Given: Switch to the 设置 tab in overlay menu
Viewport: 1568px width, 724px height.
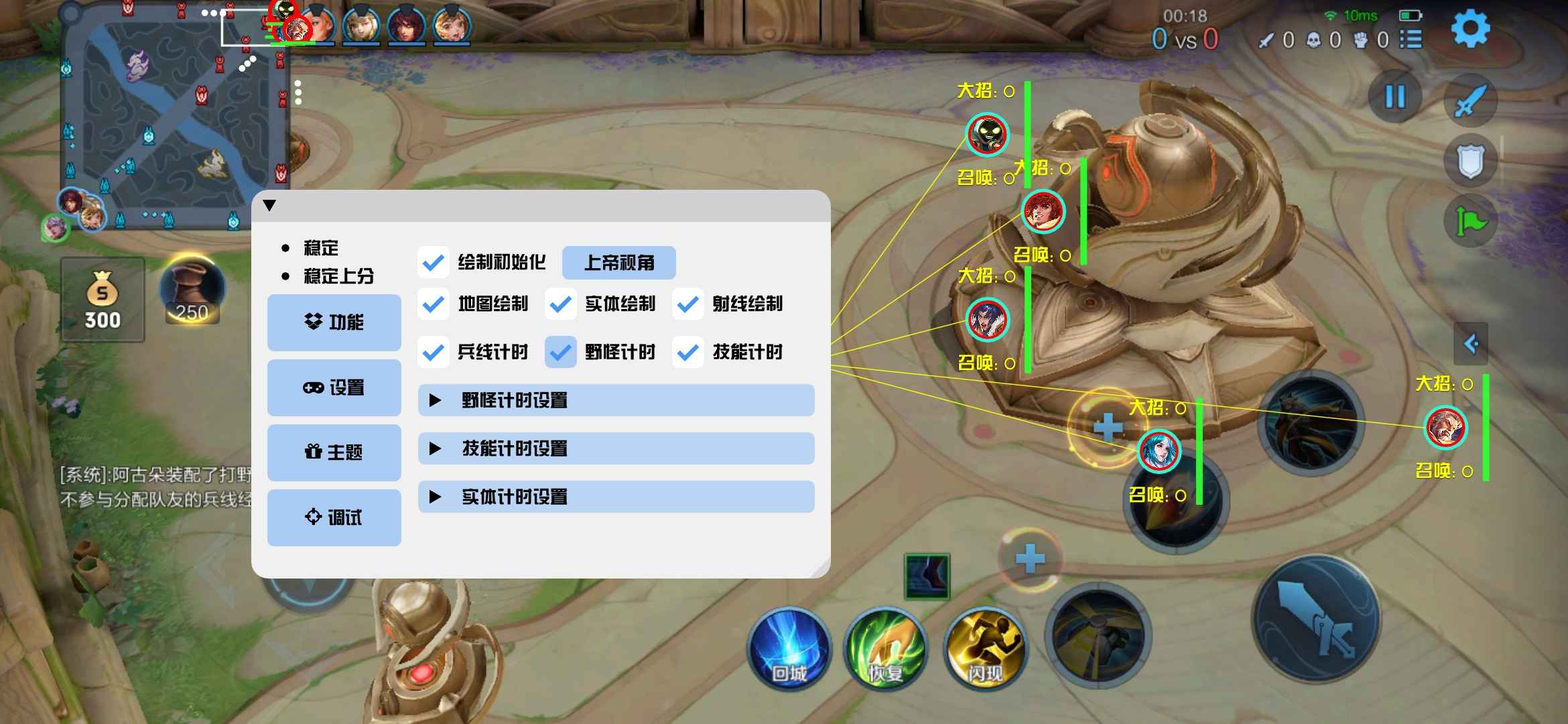Looking at the screenshot, I should (x=334, y=387).
